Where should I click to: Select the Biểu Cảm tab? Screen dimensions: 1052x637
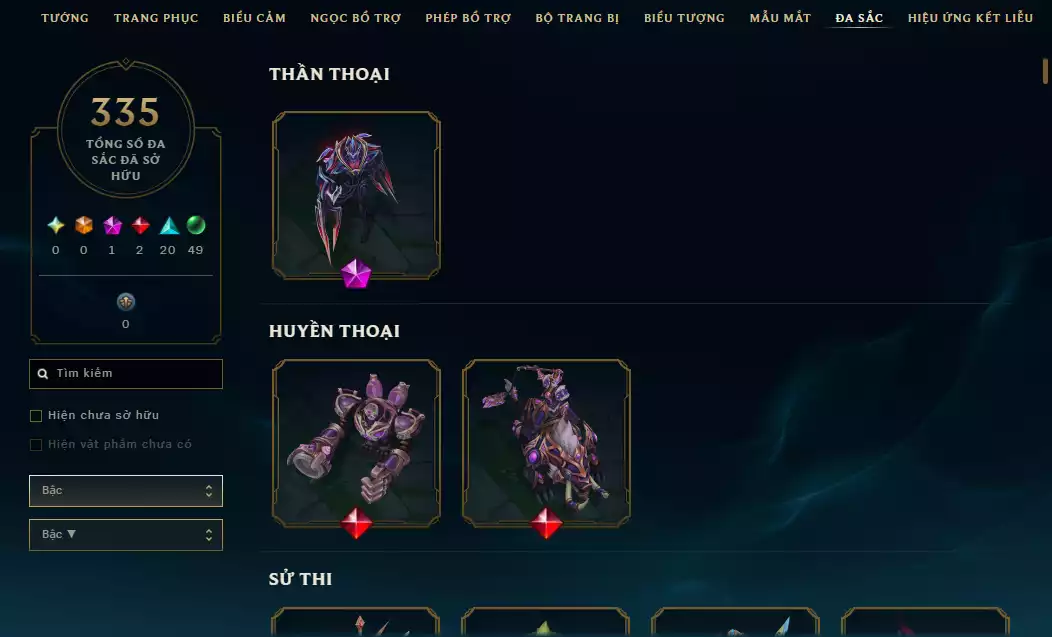[x=254, y=18]
